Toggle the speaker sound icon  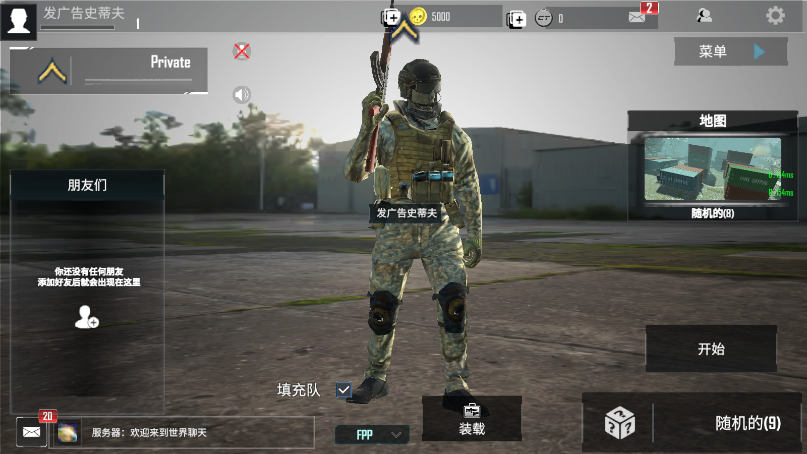pyautogui.click(x=241, y=95)
